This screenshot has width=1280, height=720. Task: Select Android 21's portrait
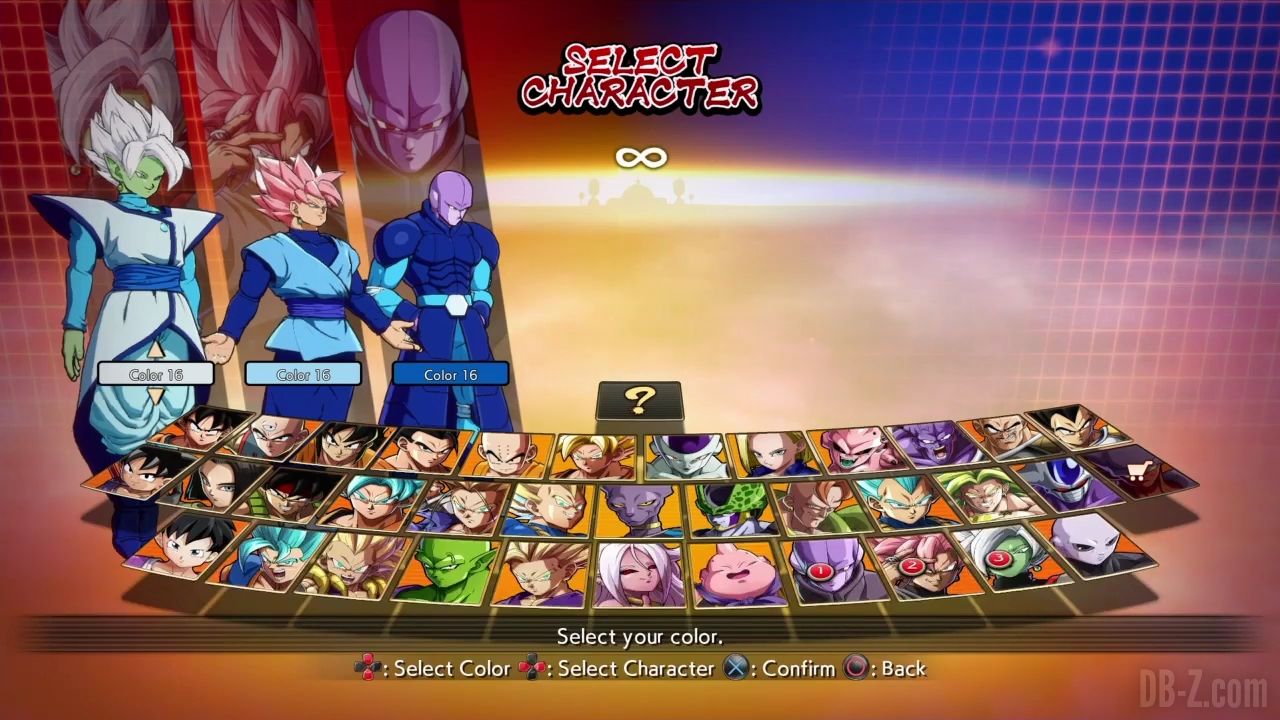click(x=640, y=574)
